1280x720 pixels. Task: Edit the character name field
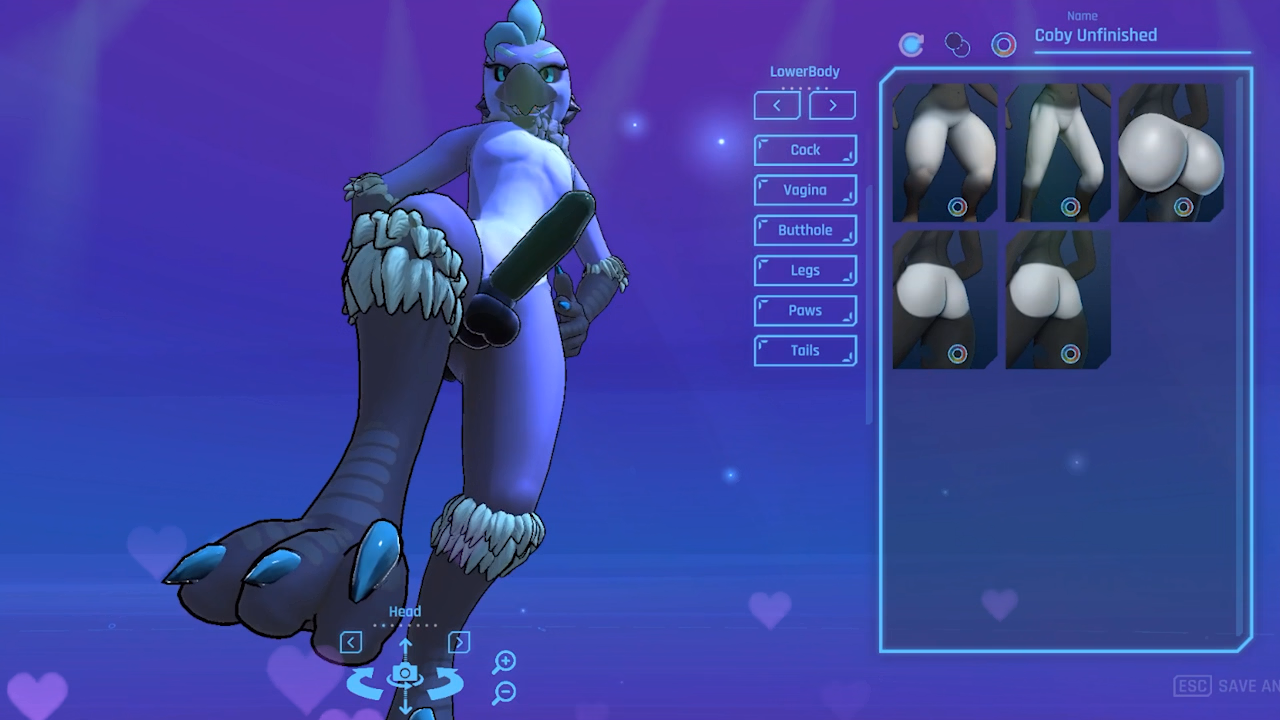[x=1140, y=36]
